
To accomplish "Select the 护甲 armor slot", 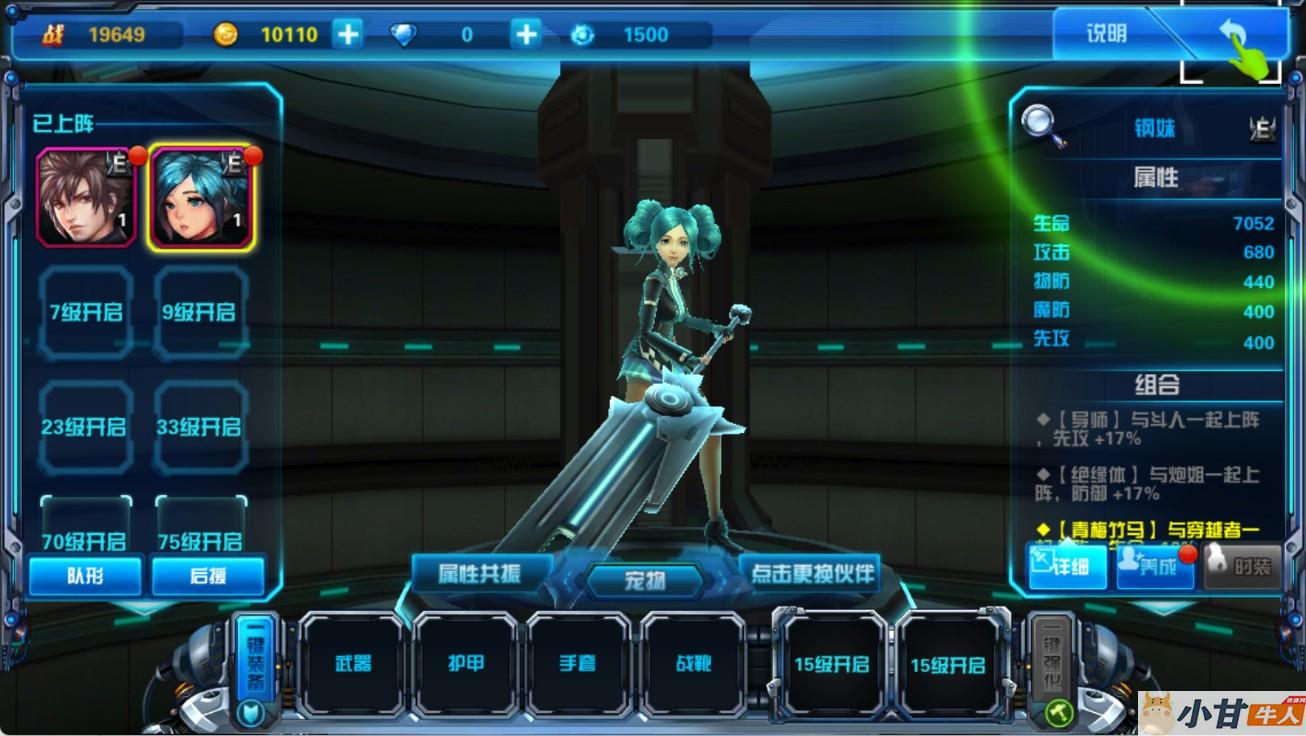I will point(466,664).
